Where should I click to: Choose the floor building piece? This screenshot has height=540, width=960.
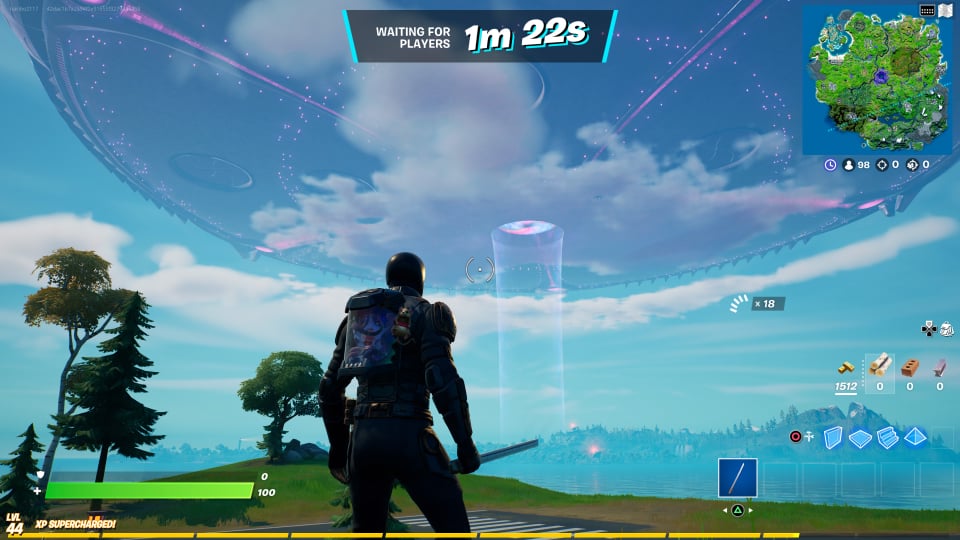click(861, 437)
